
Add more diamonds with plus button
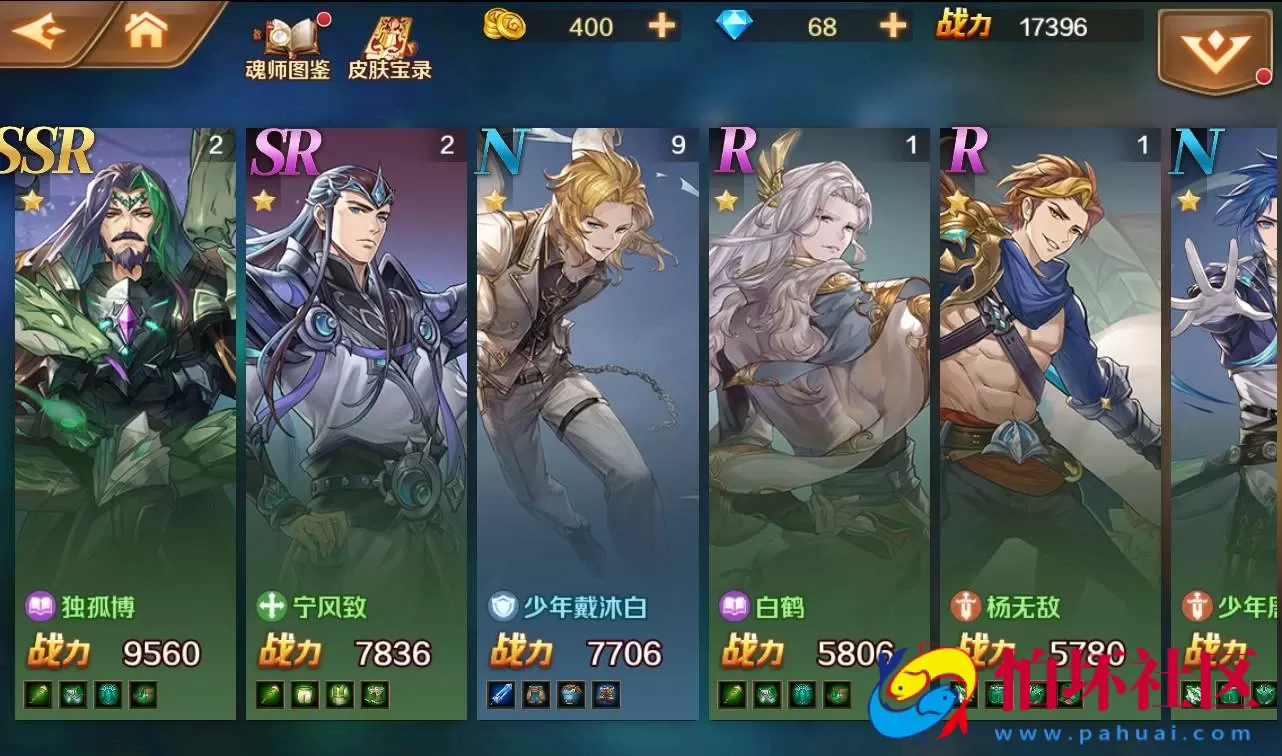893,26
